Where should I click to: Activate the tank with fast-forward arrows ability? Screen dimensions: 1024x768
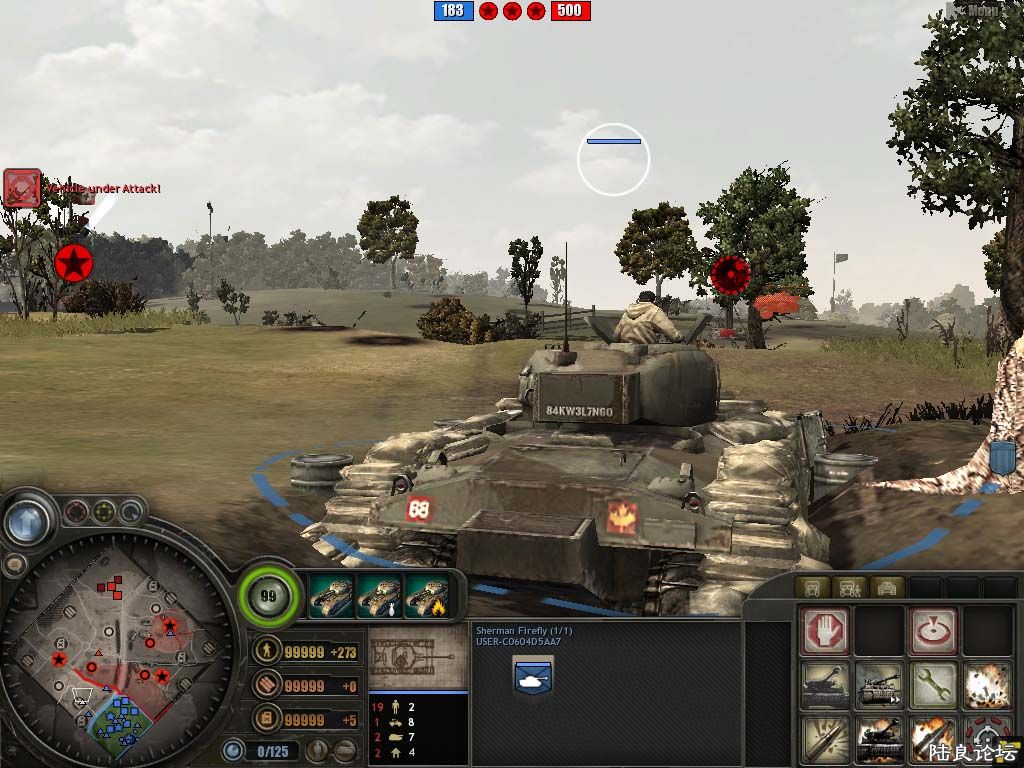point(879,686)
